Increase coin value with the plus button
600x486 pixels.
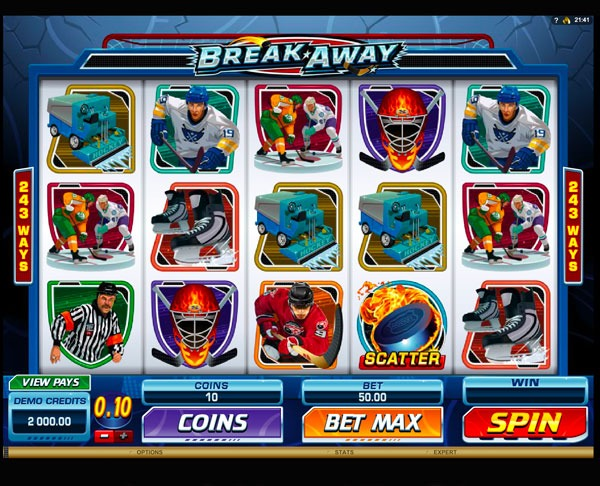(124, 436)
